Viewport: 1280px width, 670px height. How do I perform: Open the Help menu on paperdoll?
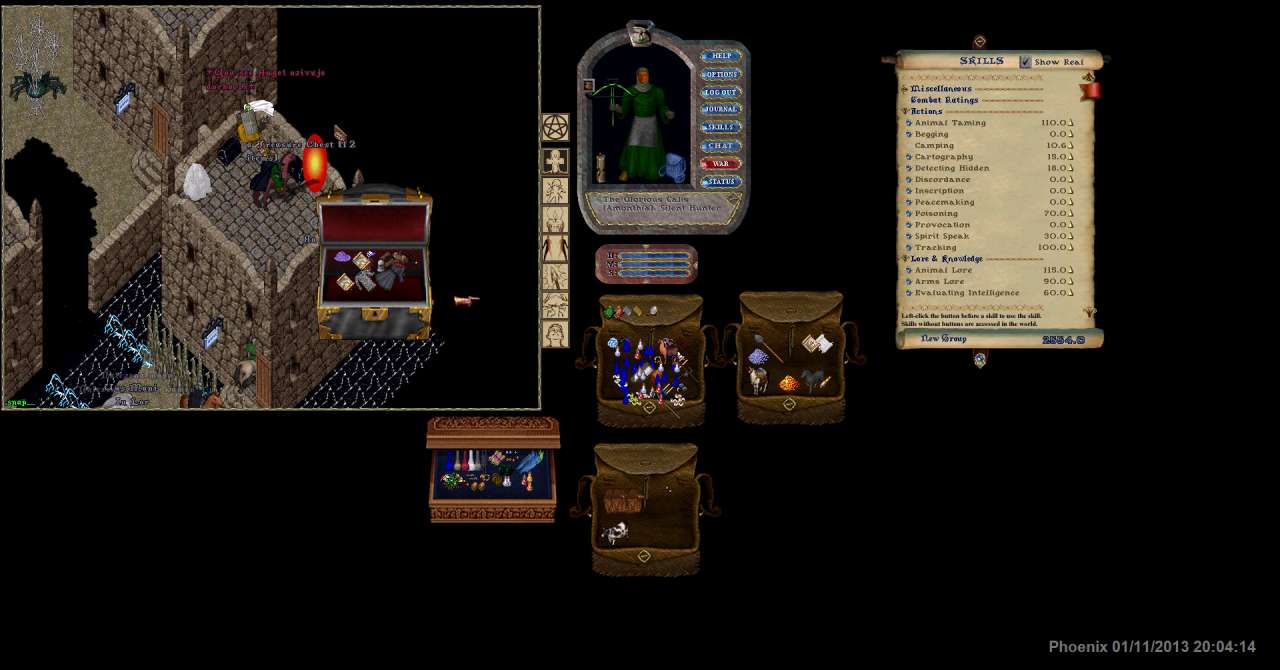point(720,56)
